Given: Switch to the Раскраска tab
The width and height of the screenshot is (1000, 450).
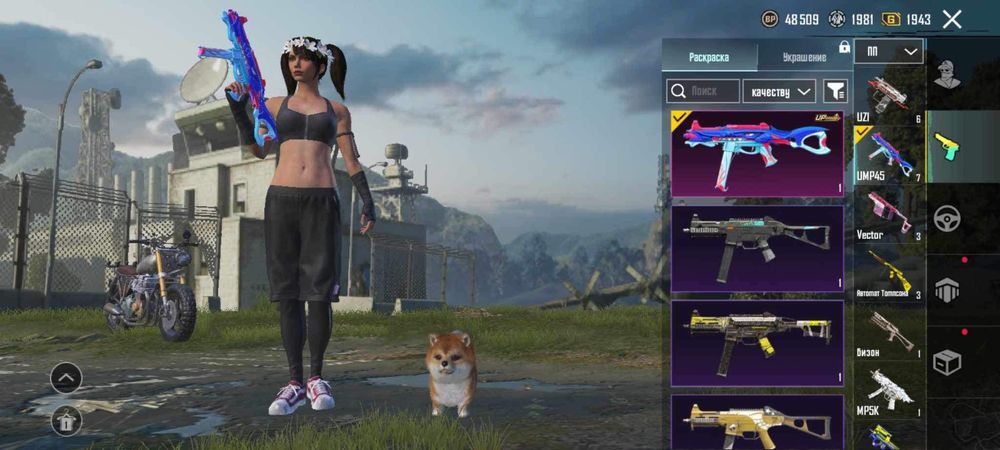Looking at the screenshot, I should click(709, 58).
